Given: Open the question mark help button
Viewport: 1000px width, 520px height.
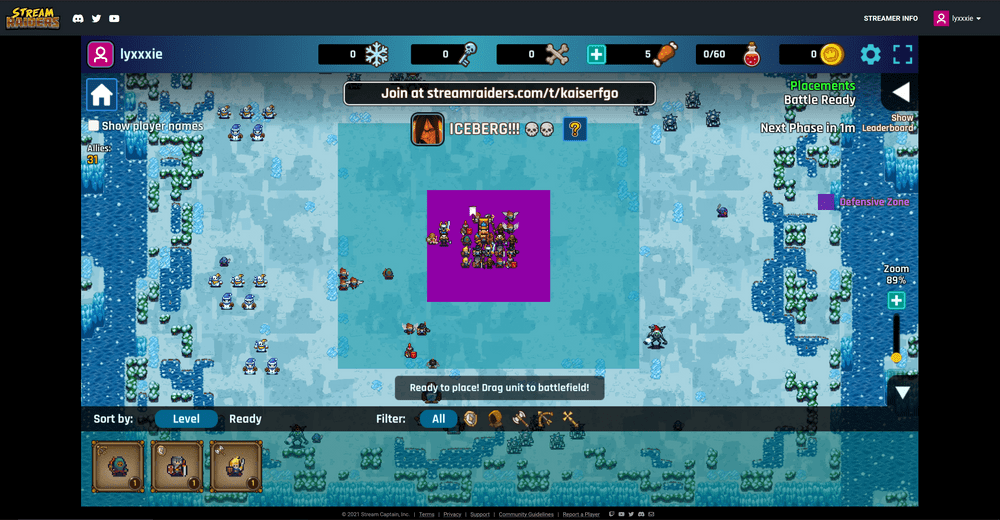Looking at the screenshot, I should pos(575,129).
